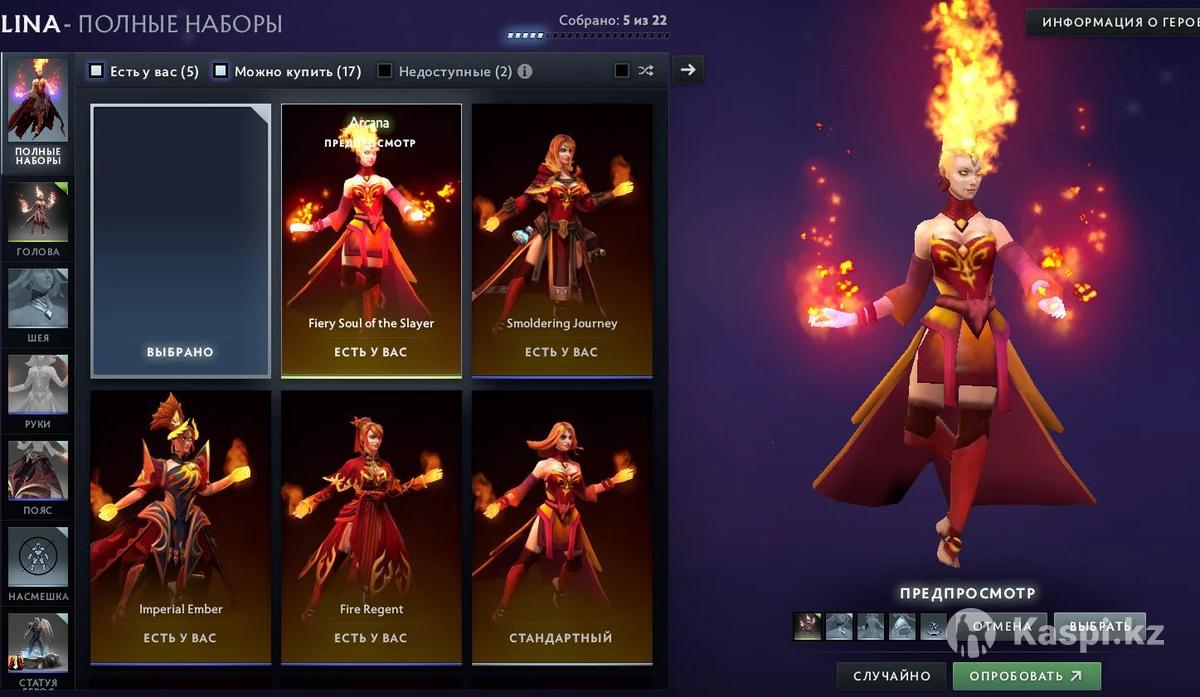Select the Fiery Soul of the Slayer set
The width and height of the screenshot is (1200, 697).
tap(371, 240)
